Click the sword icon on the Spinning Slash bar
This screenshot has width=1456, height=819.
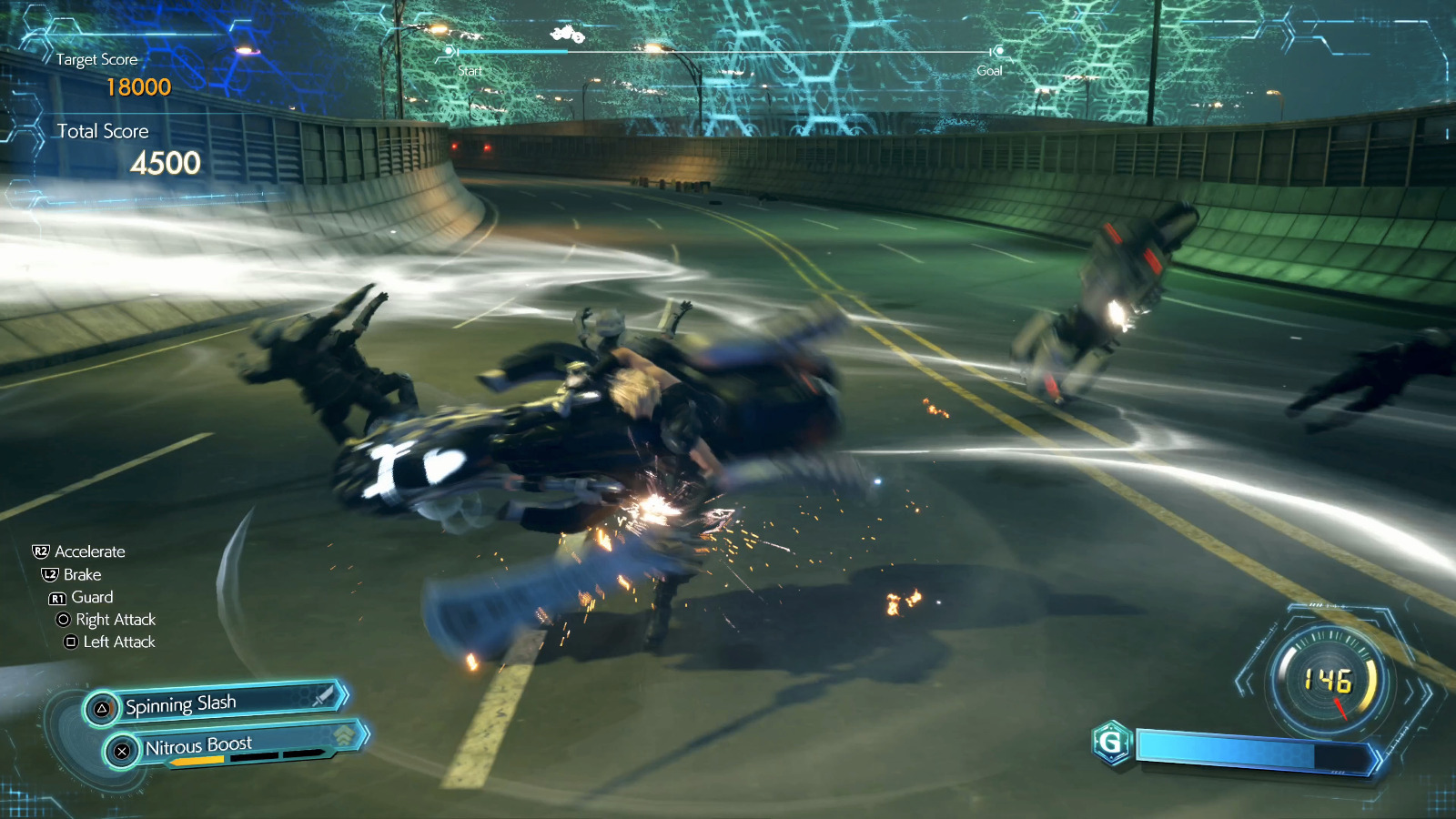click(323, 698)
